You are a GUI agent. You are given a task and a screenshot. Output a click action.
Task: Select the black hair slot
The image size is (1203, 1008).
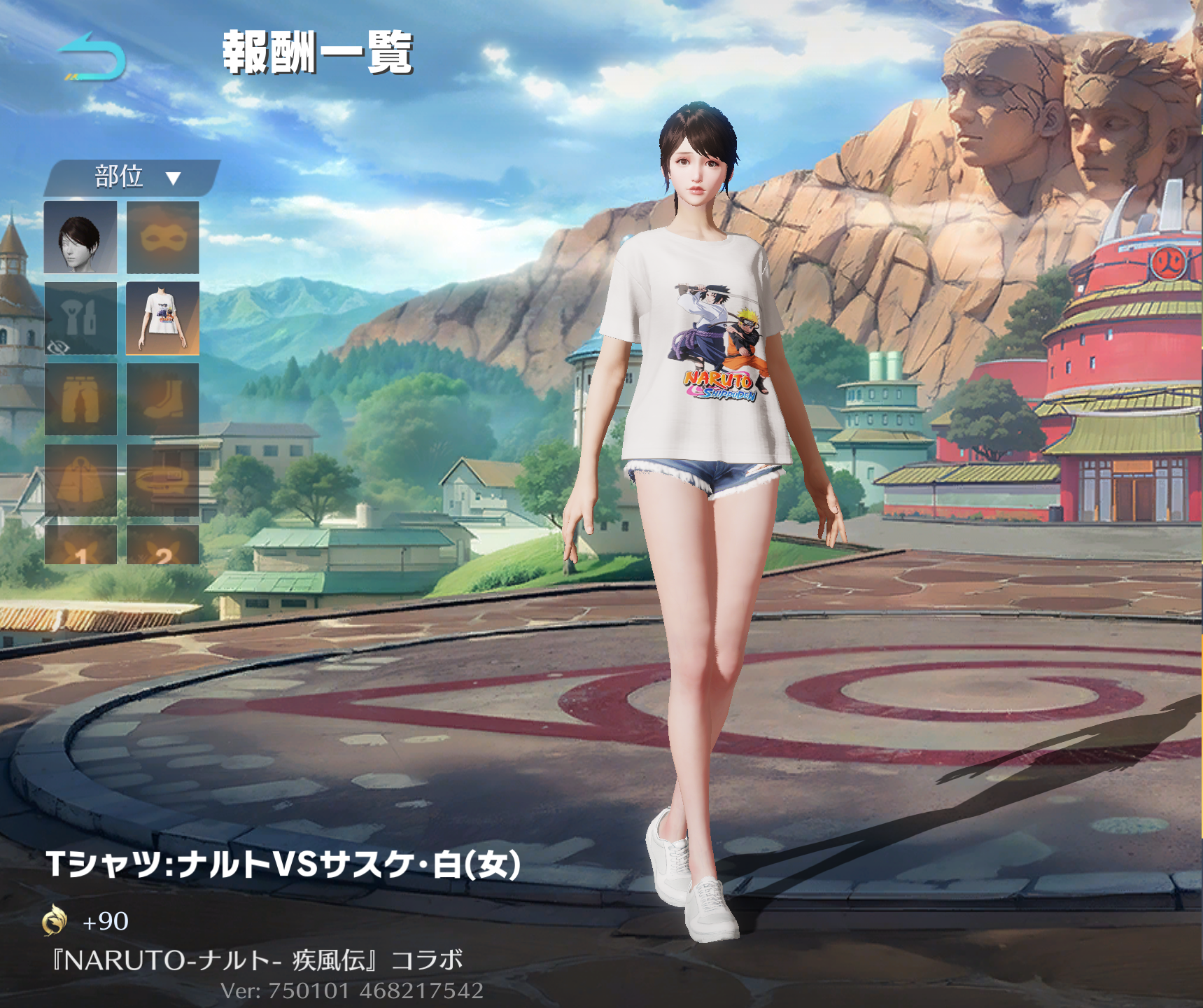(x=80, y=237)
